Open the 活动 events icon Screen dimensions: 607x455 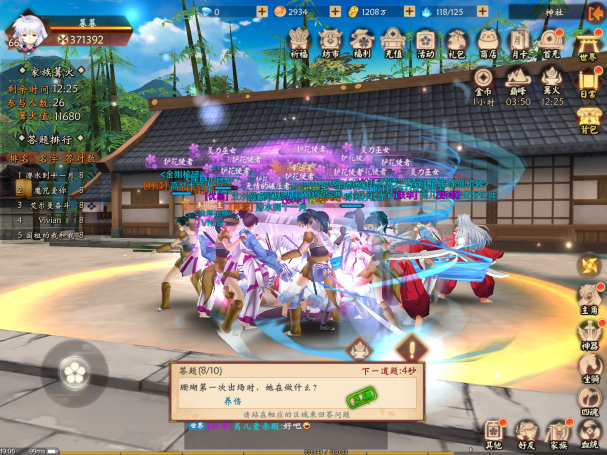pos(426,40)
